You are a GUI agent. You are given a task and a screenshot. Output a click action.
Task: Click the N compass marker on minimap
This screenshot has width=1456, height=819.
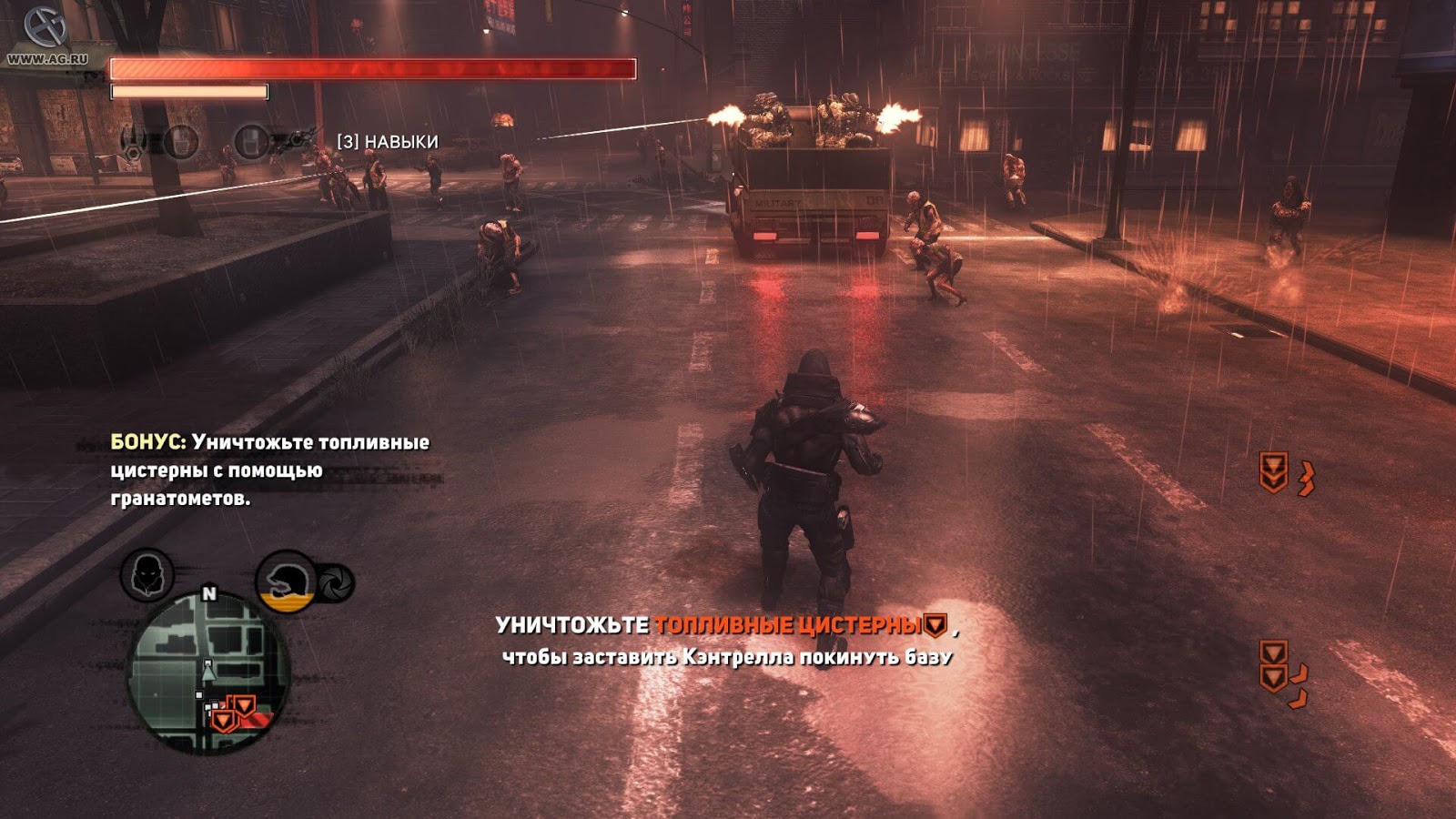click(x=209, y=591)
